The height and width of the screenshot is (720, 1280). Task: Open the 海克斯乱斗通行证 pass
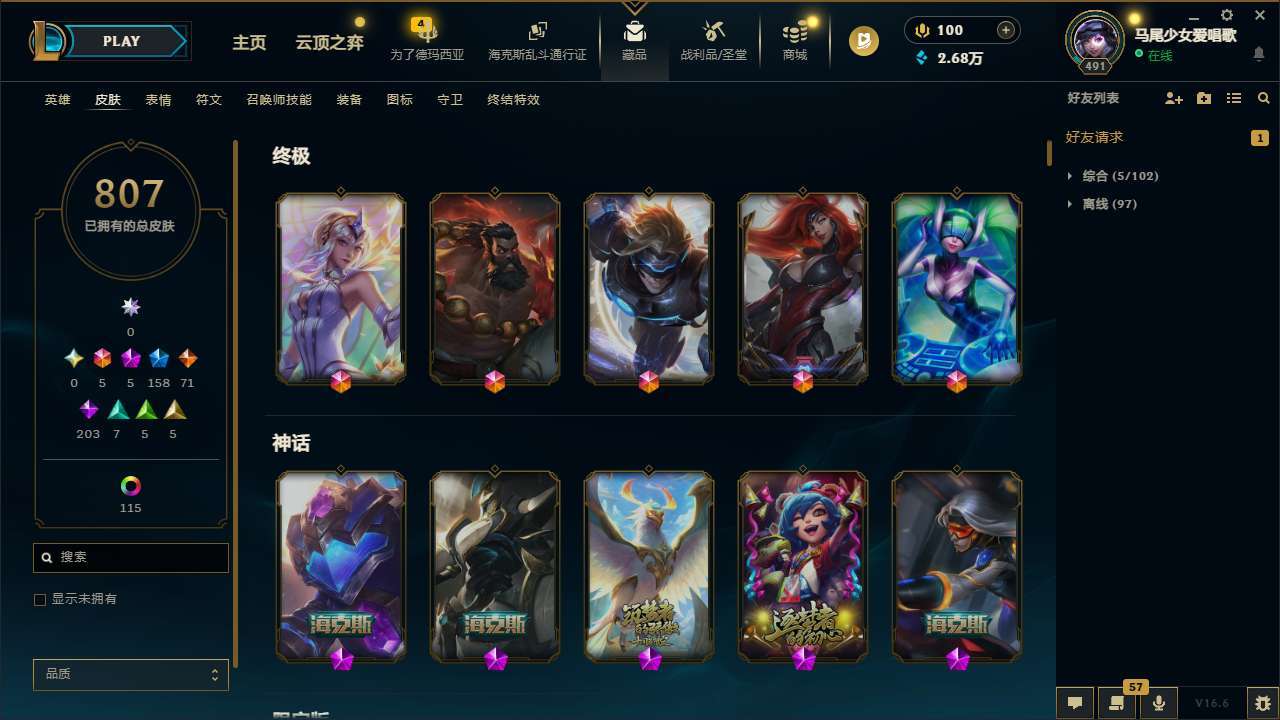click(x=537, y=41)
